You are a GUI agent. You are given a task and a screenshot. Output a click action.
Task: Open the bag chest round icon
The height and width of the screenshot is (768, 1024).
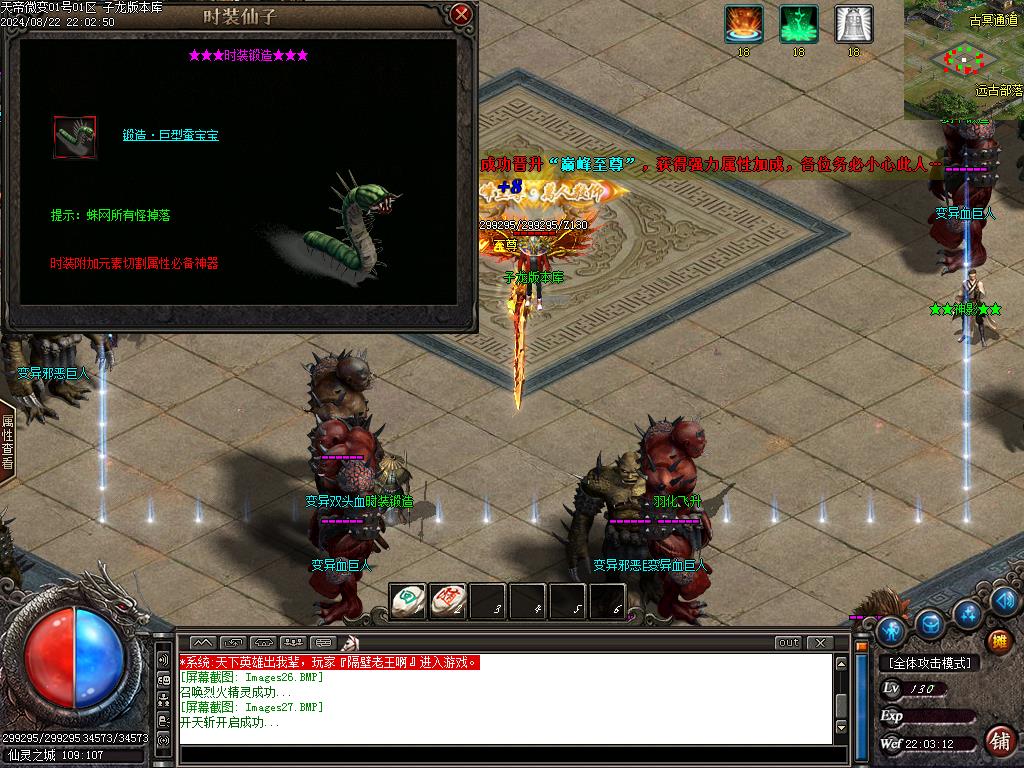coord(930,623)
